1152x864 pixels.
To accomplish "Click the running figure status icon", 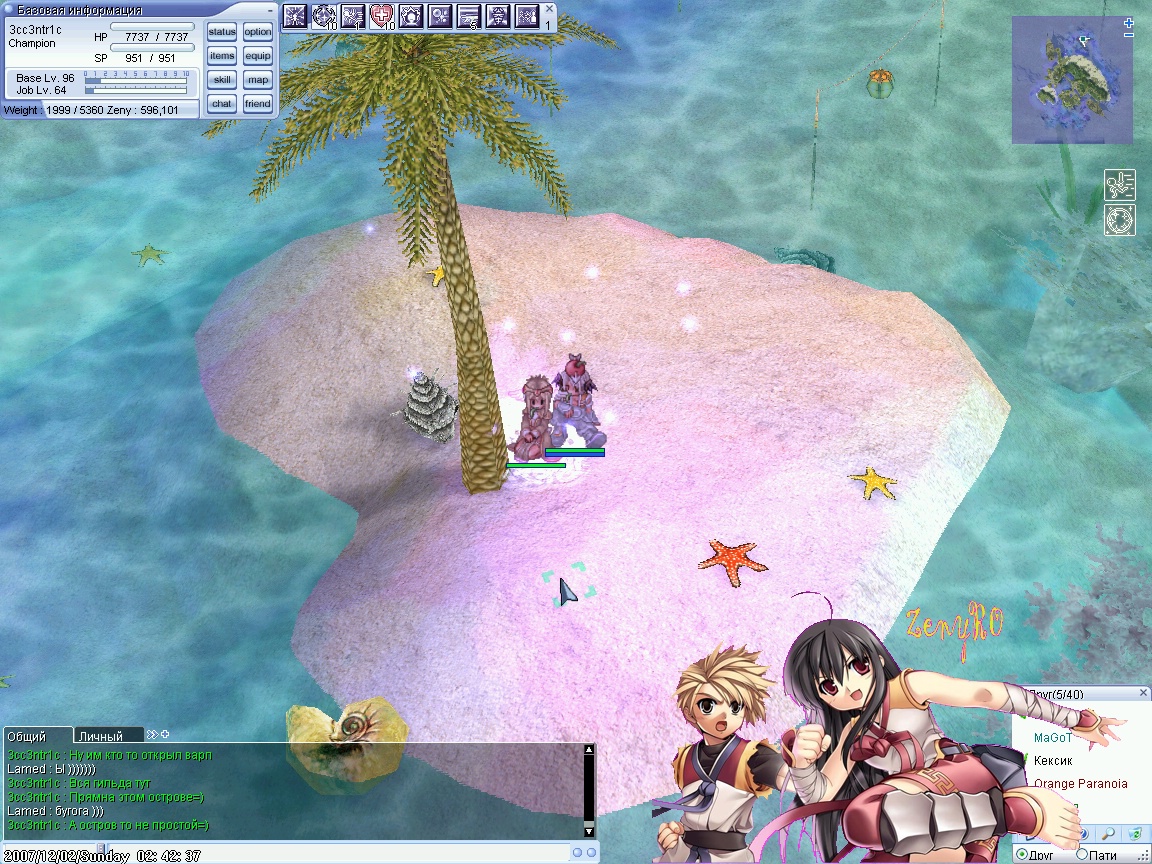I will click(x=1119, y=185).
